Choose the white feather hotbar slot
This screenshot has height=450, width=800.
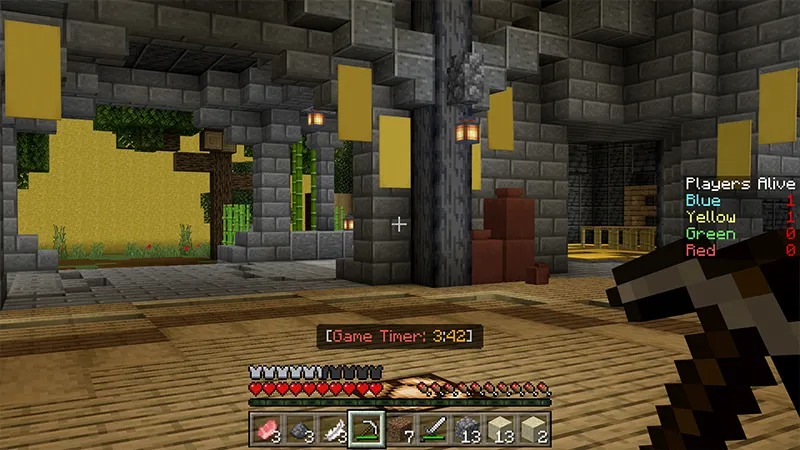[x=335, y=430]
